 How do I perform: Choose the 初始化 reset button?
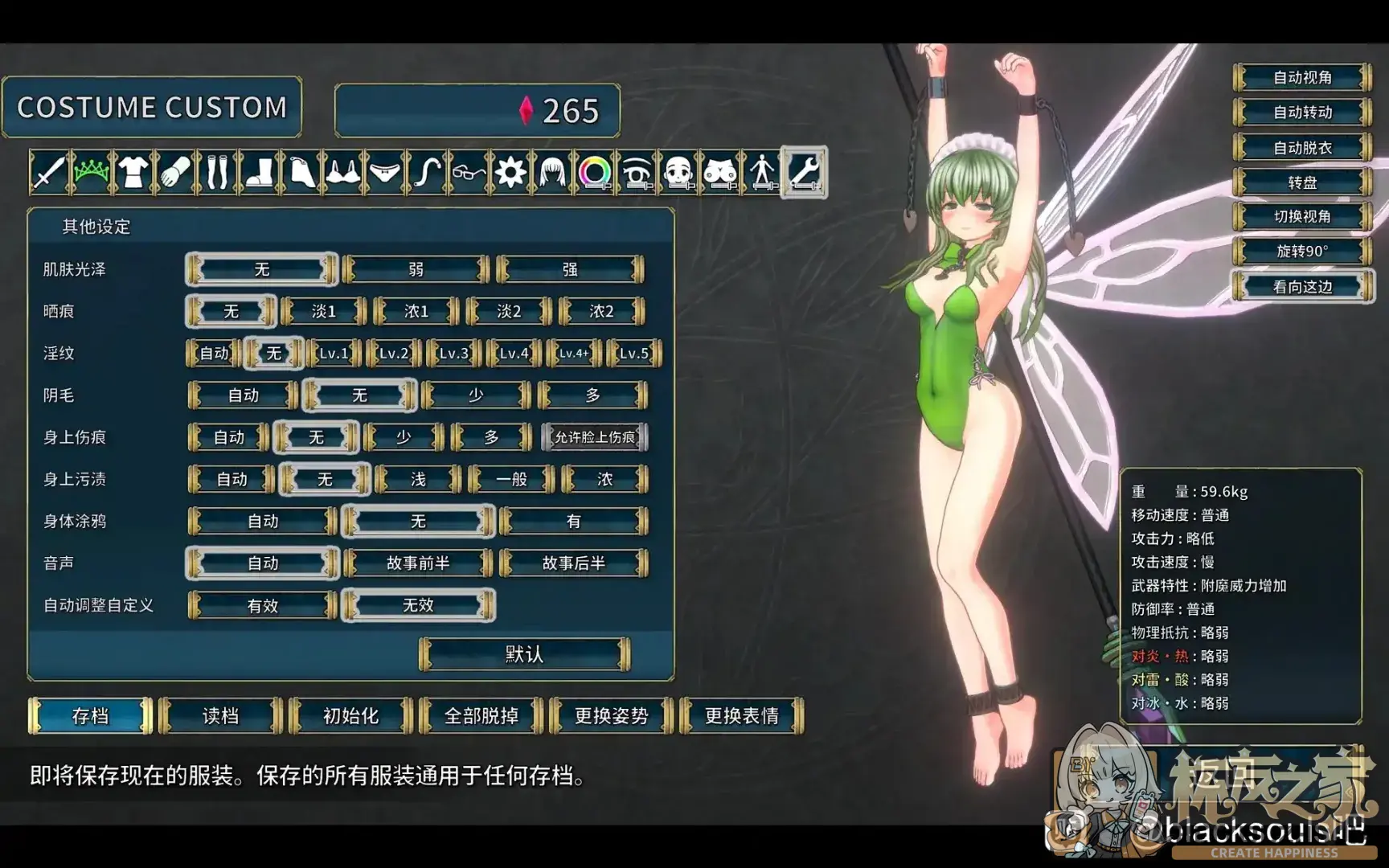tap(350, 715)
